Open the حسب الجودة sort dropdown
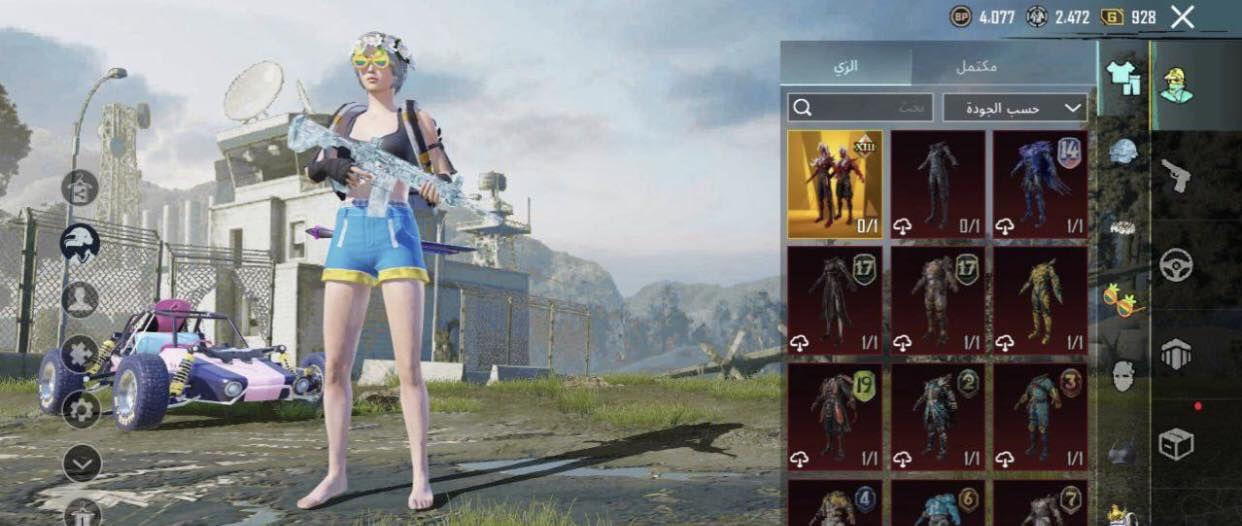This screenshot has width=1242, height=526. point(1014,107)
